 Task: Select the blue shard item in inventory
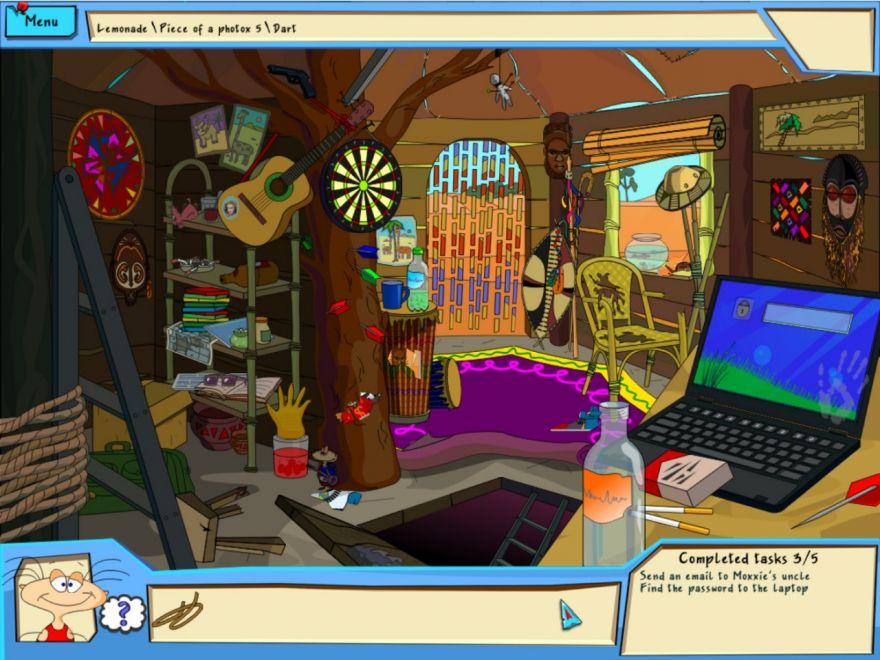pyautogui.click(x=569, y=612)
